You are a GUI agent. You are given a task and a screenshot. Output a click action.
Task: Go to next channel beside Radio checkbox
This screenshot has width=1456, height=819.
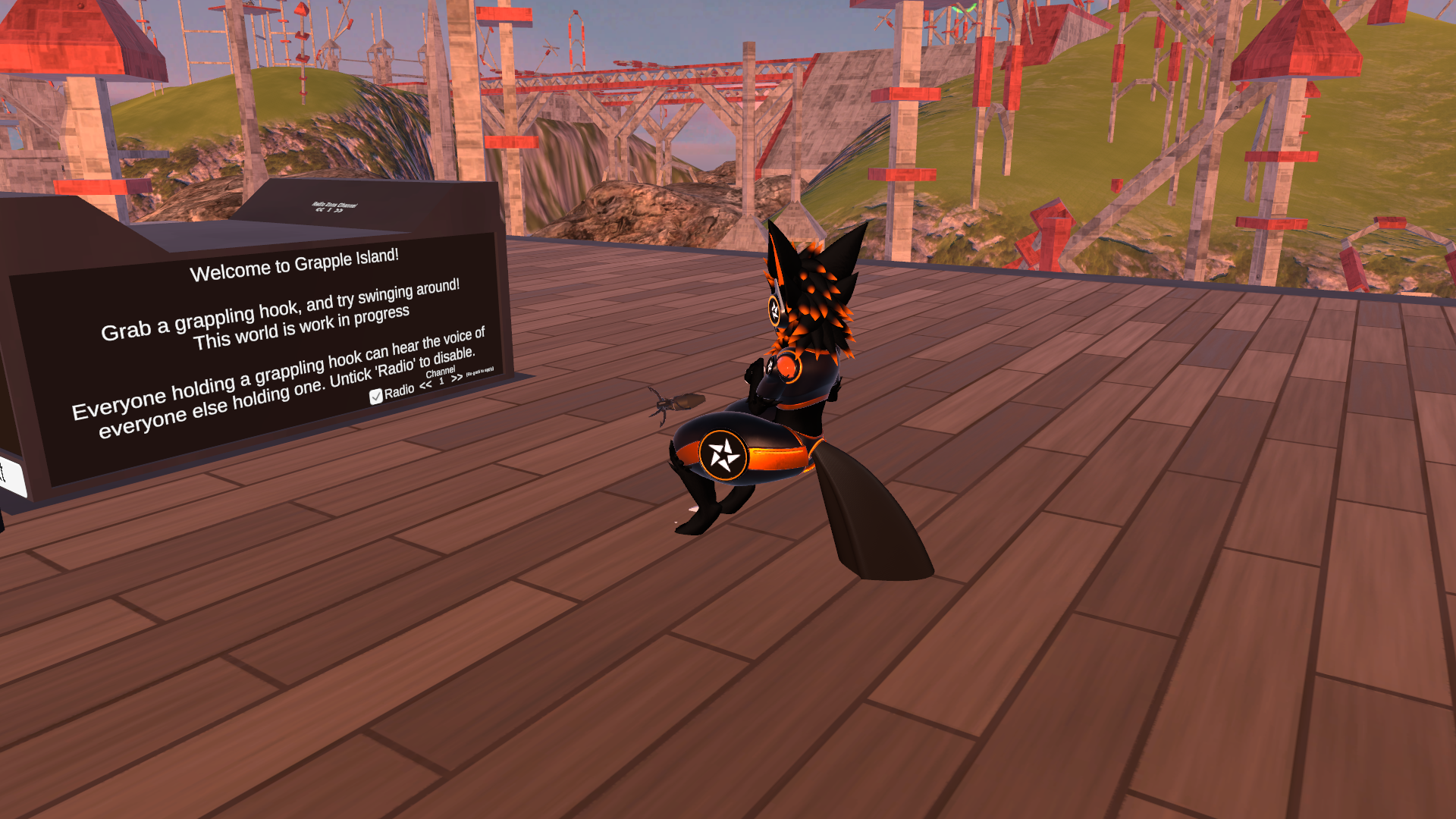click(457, 378)
